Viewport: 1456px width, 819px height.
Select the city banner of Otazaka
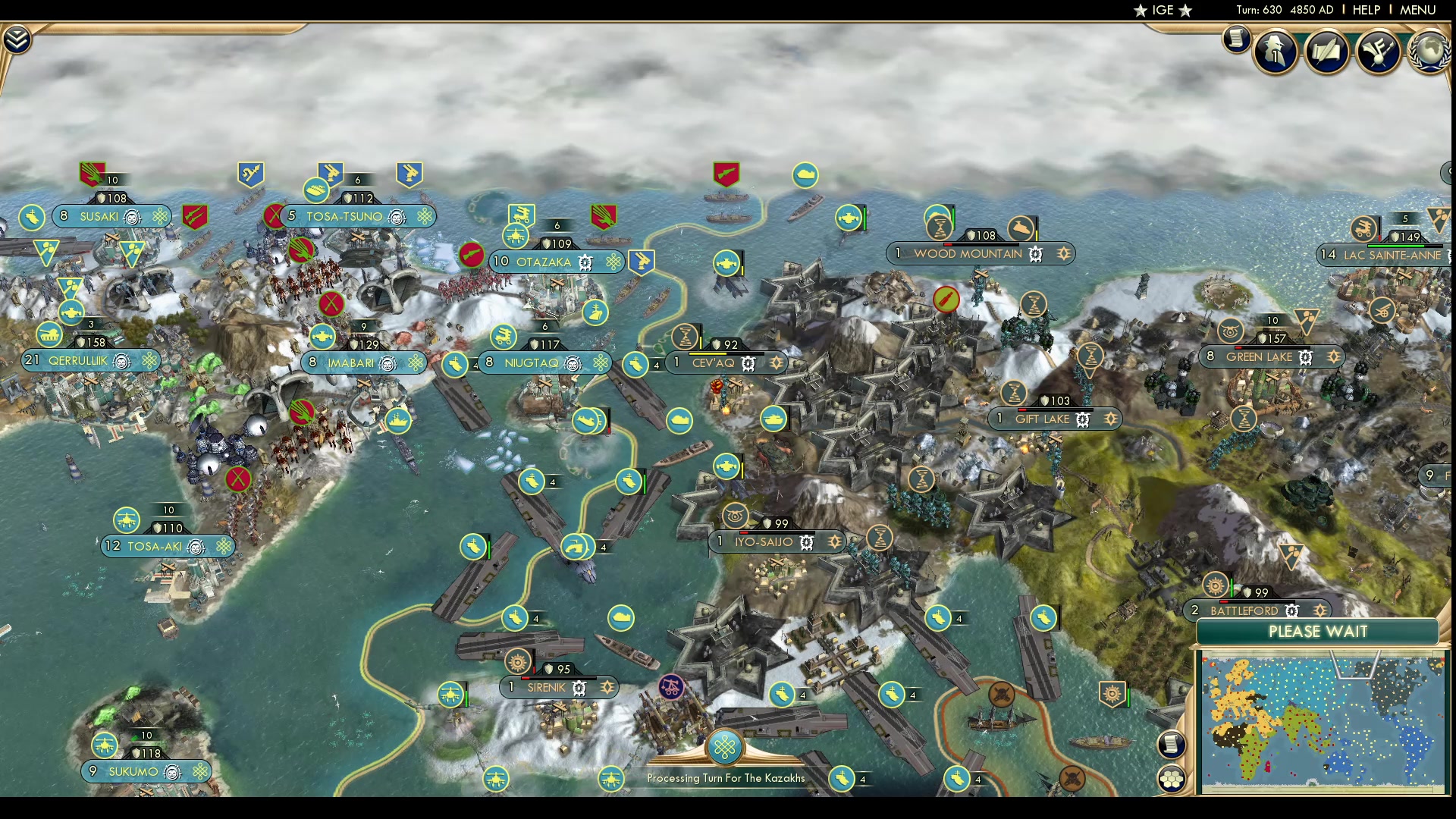coord(544,262)
